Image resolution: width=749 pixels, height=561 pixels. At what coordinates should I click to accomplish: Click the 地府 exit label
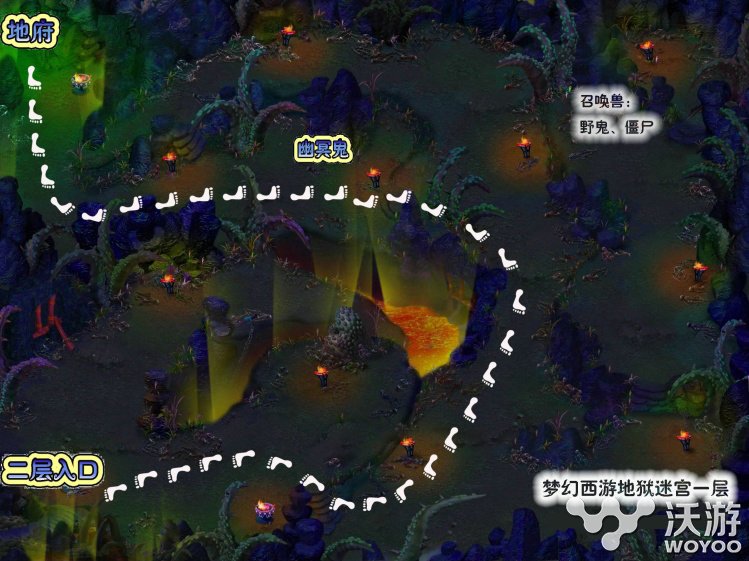click(29, 33)
